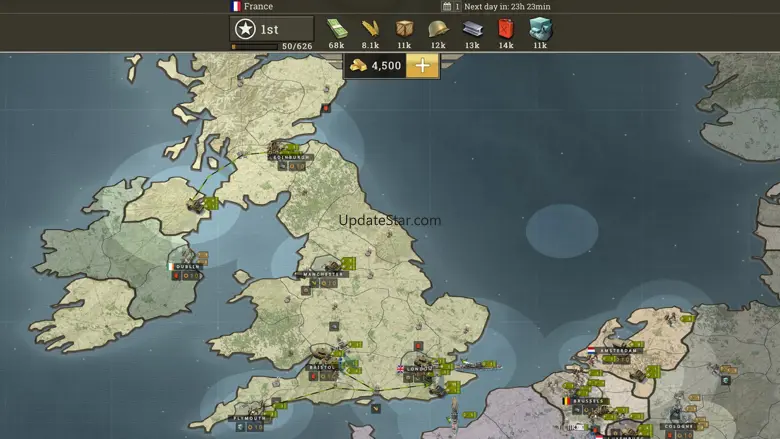Open the France country flag label
The width and height of the screenshot is (780, 439).
[251, 6]
